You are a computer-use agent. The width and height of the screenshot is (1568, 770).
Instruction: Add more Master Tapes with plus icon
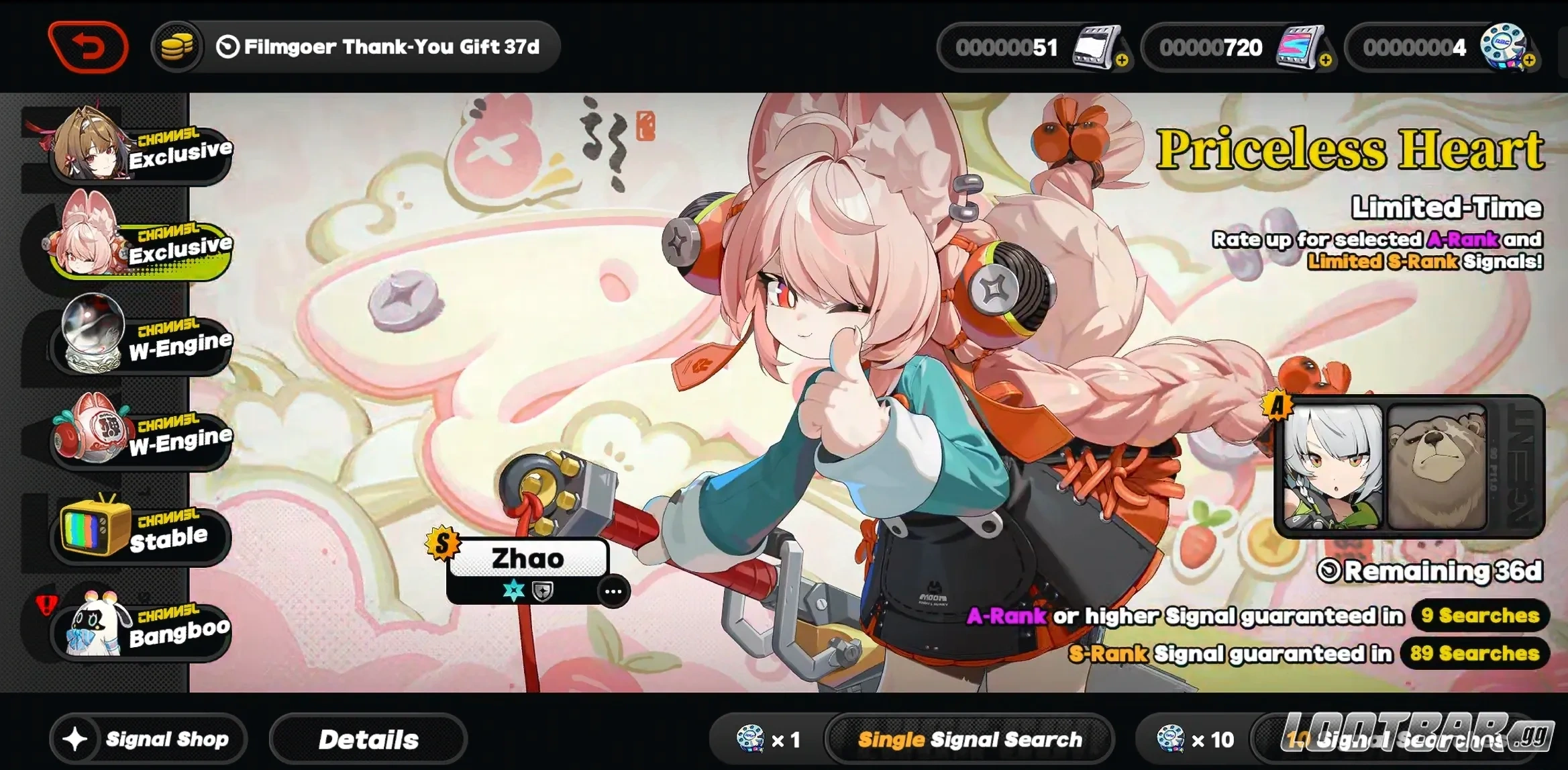[x=1122, y=61]
